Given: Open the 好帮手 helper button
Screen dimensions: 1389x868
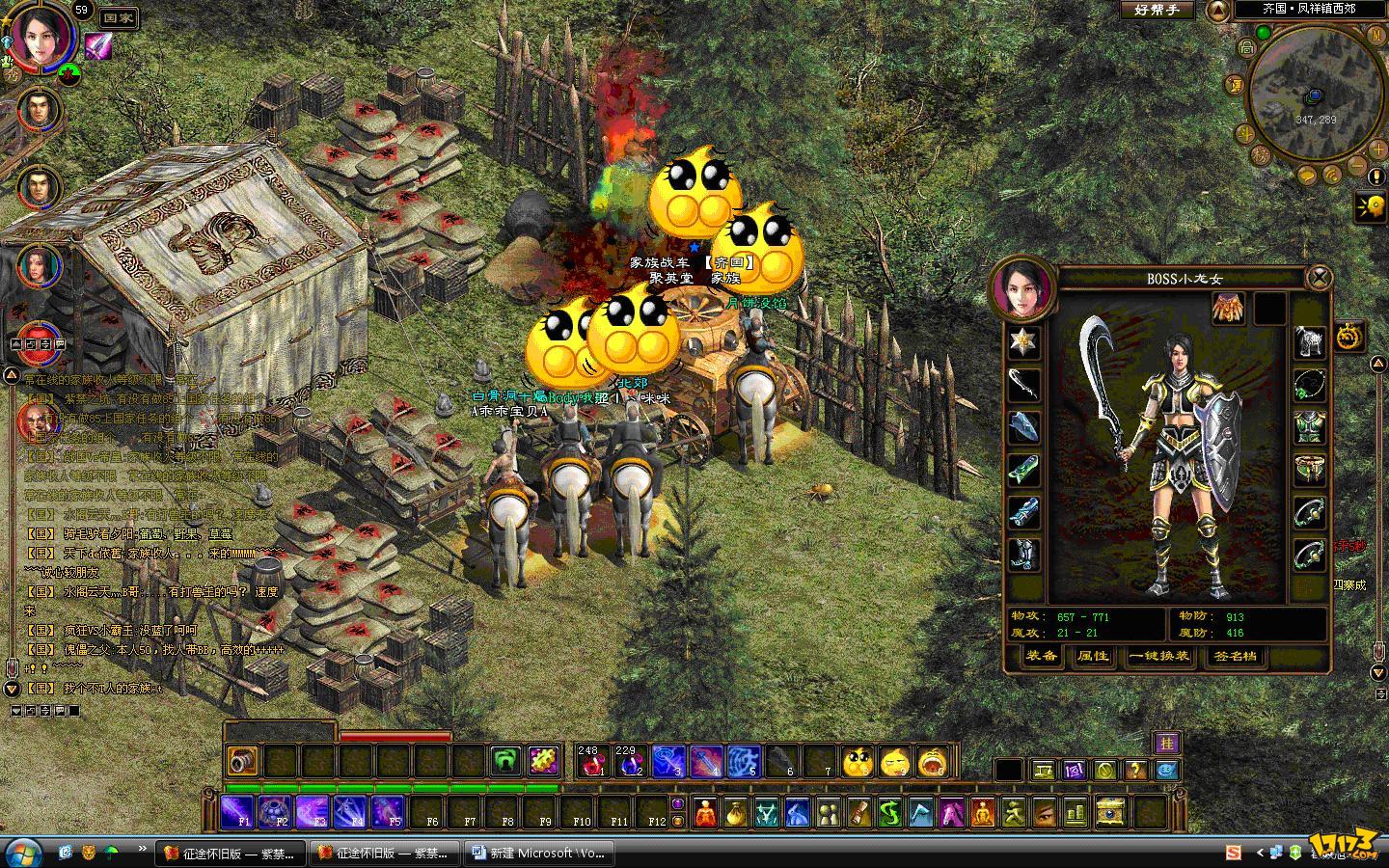Looking at the screenshot, I should pyautogui.click(x=1157, y=10).
